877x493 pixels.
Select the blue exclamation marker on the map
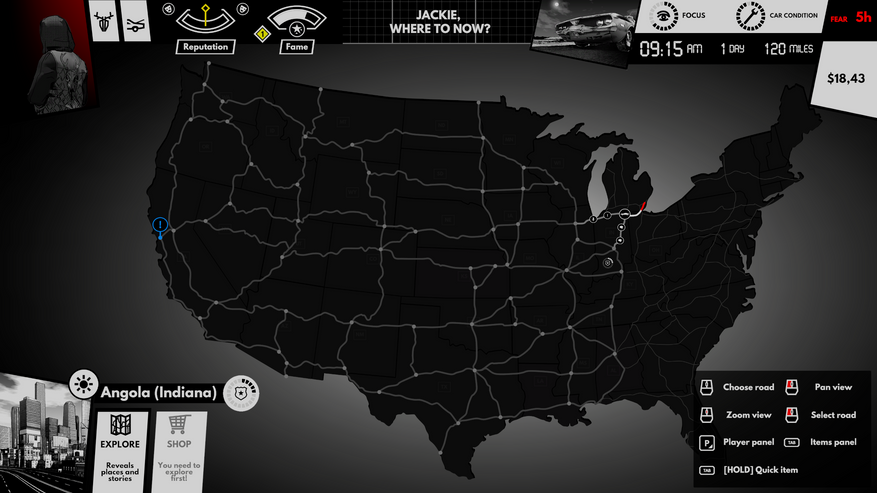point(160,226)
